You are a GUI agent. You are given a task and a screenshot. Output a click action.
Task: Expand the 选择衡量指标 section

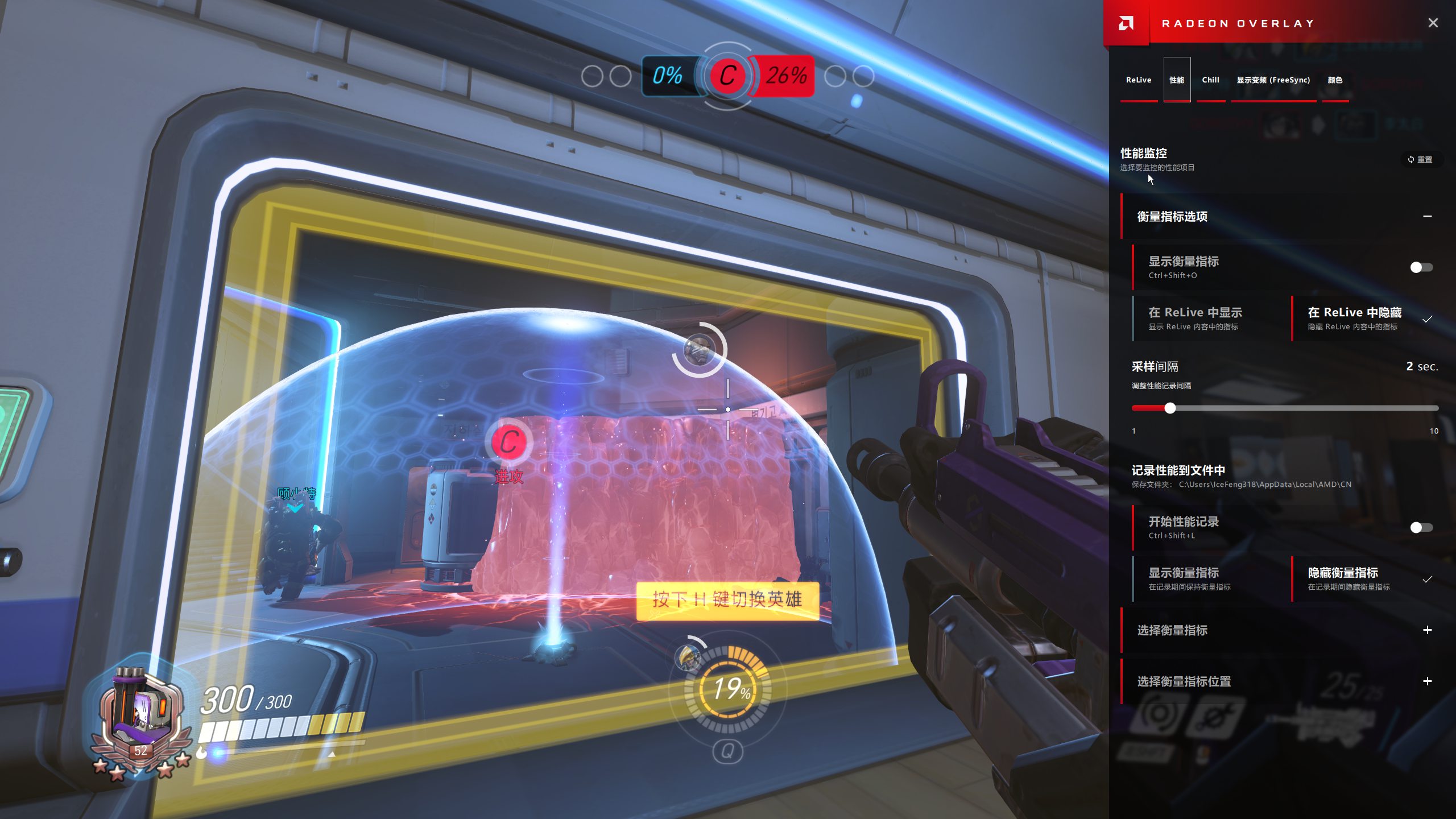click(1427, 630)
